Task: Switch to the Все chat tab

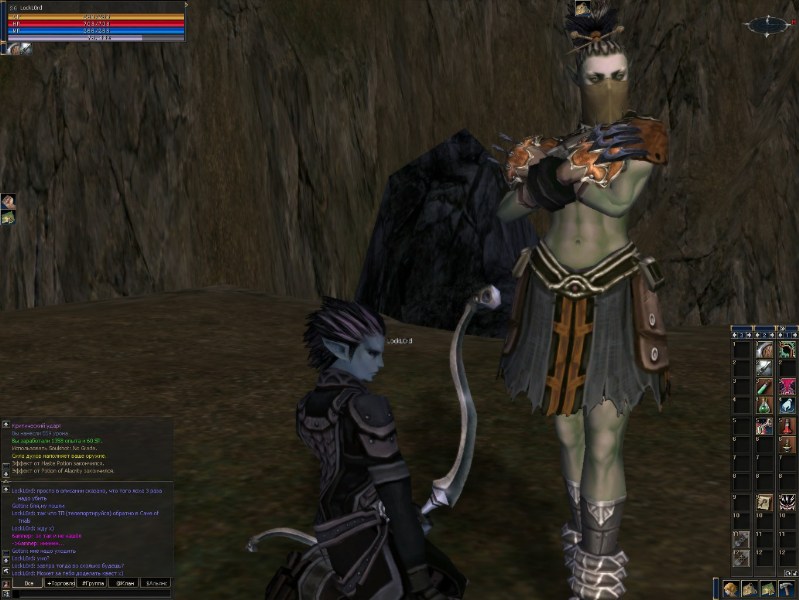Action: [26, 583]
